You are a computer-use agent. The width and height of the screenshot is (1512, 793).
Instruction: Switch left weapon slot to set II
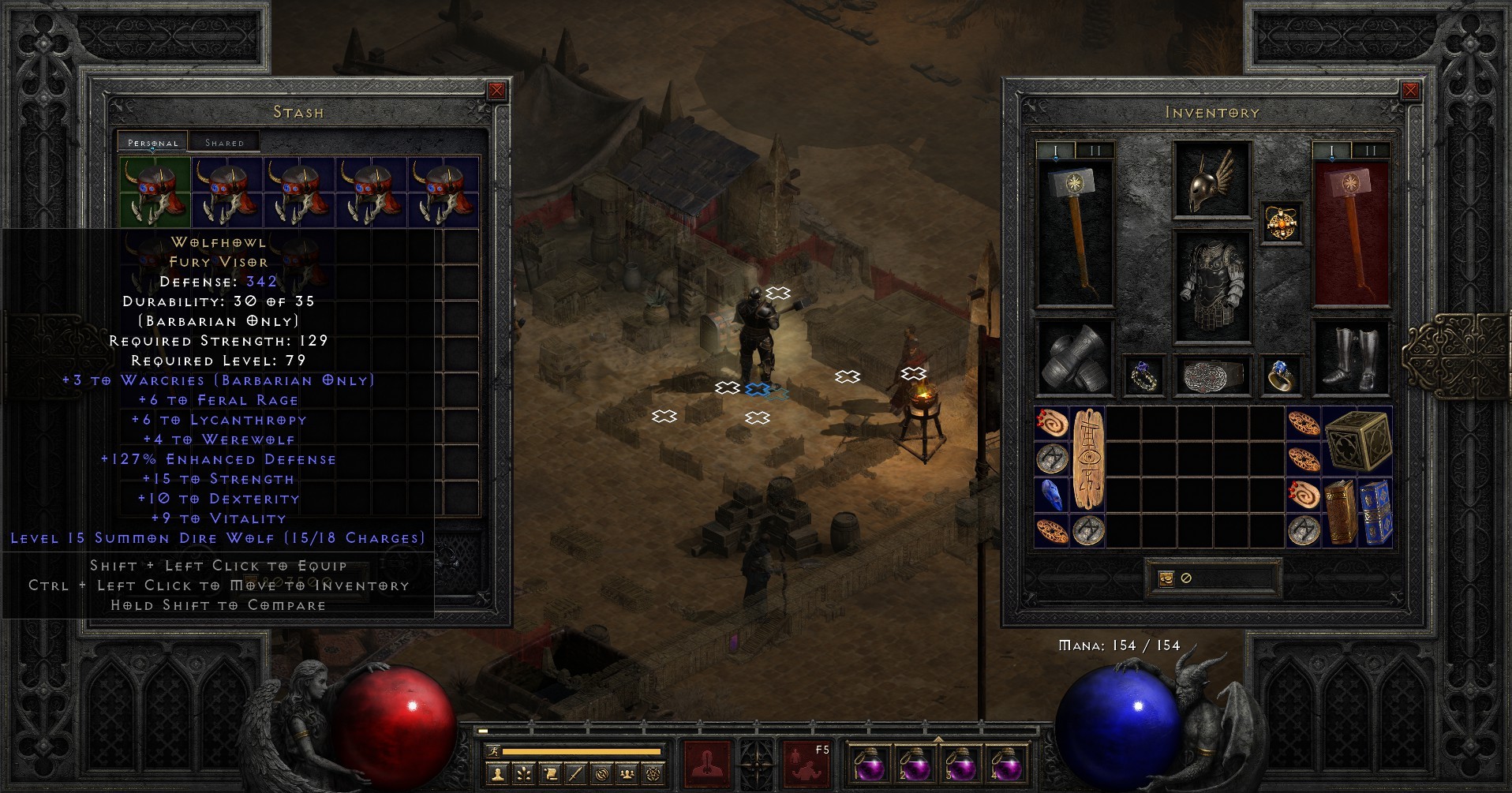point(1096,149)
